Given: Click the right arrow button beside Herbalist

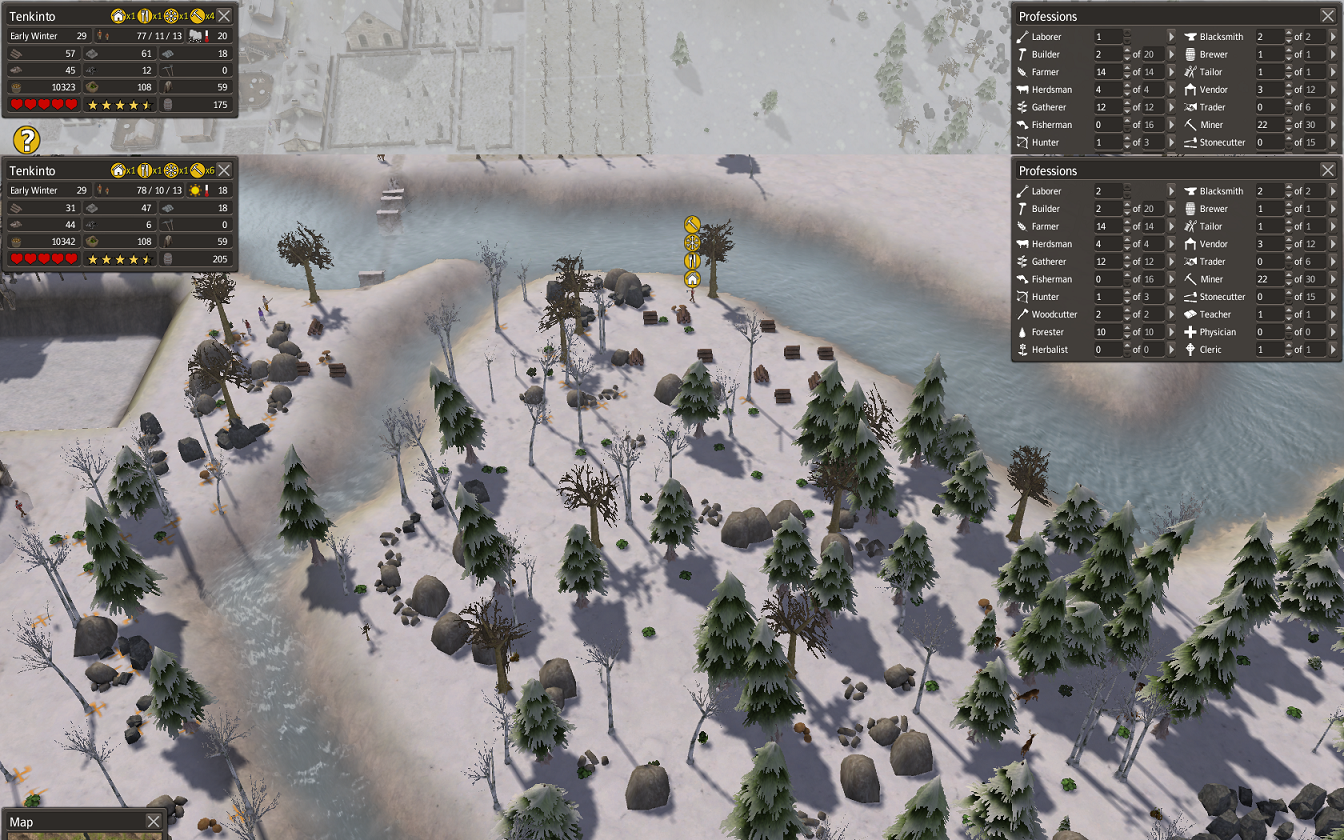Looking at the screenshot, I should pyautogui.click(x=1173, y=350).
